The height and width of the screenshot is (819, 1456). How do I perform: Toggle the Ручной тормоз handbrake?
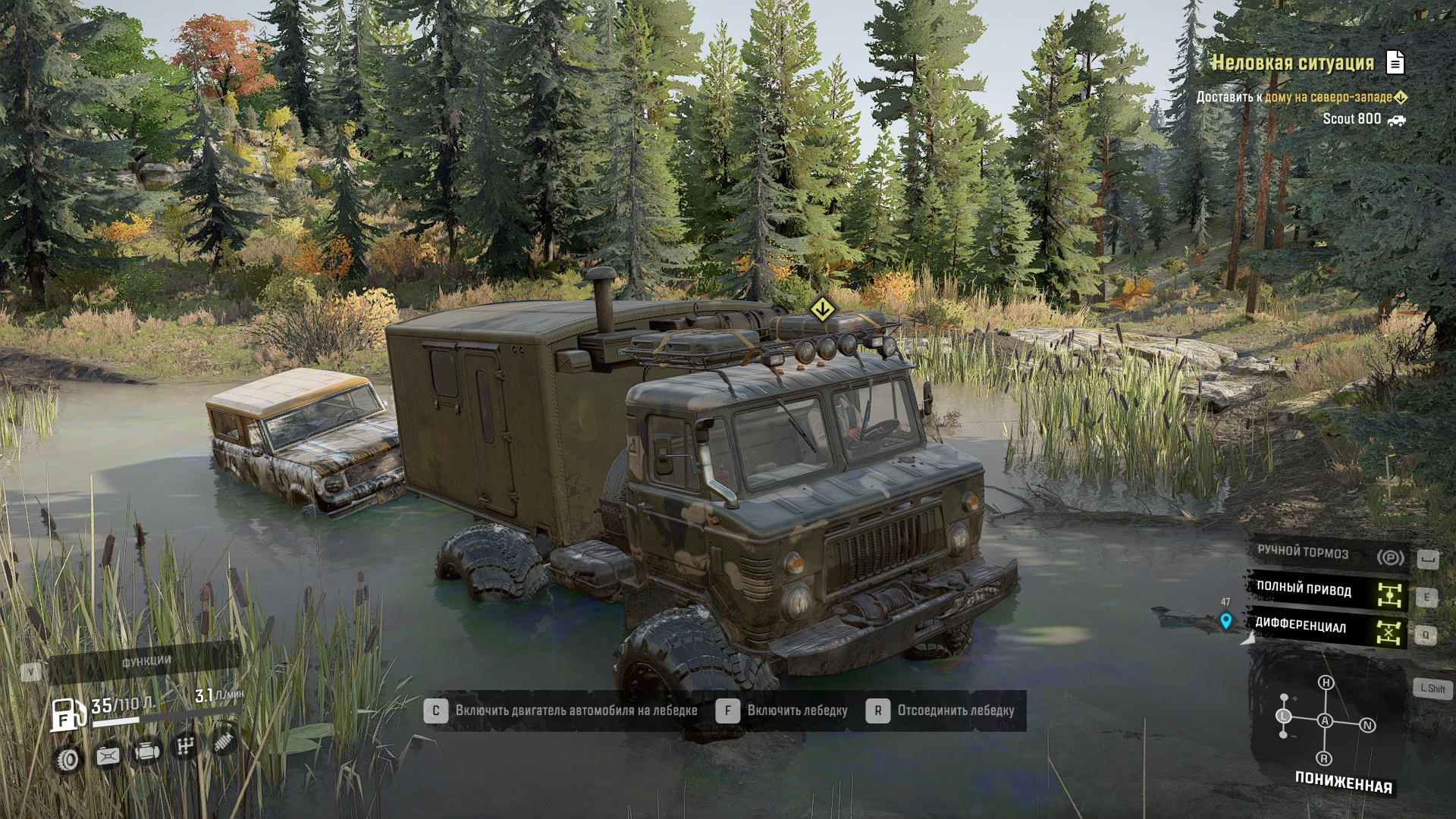1329,554
